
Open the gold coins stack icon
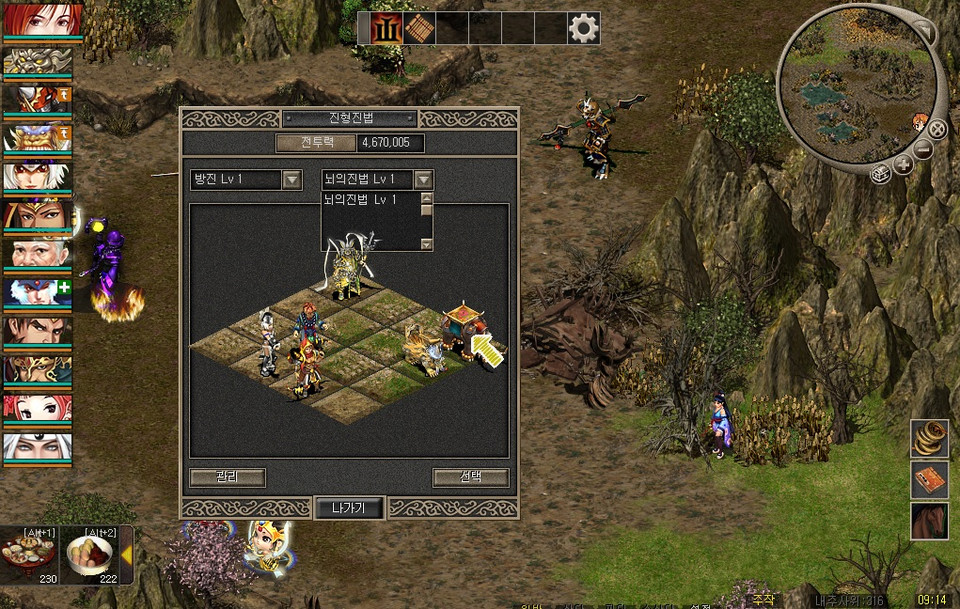(x=929, y=438)
